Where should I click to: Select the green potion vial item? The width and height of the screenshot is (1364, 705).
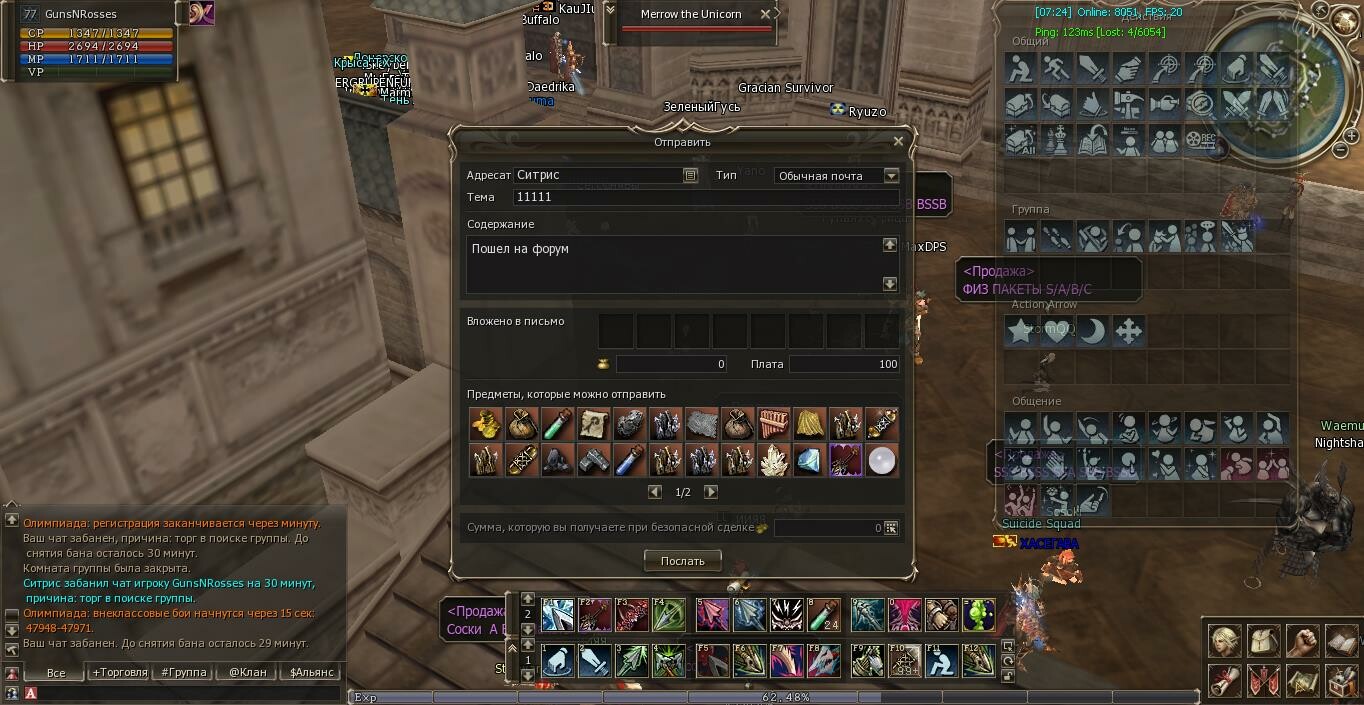tap(557, 424)
